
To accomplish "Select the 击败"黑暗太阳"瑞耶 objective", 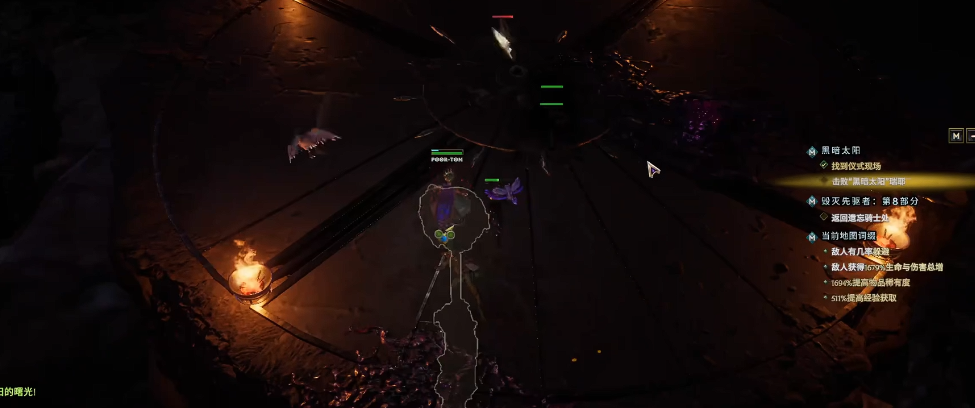I will coord(868,181).
